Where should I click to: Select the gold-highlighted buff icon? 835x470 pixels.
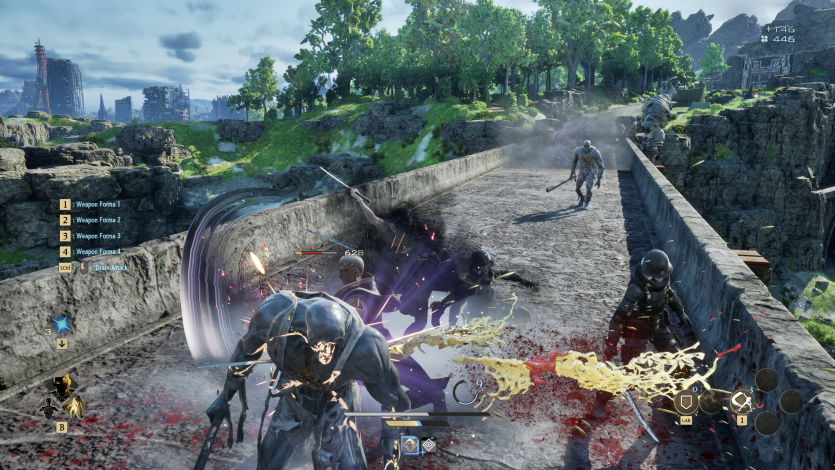tap(410, 444)
